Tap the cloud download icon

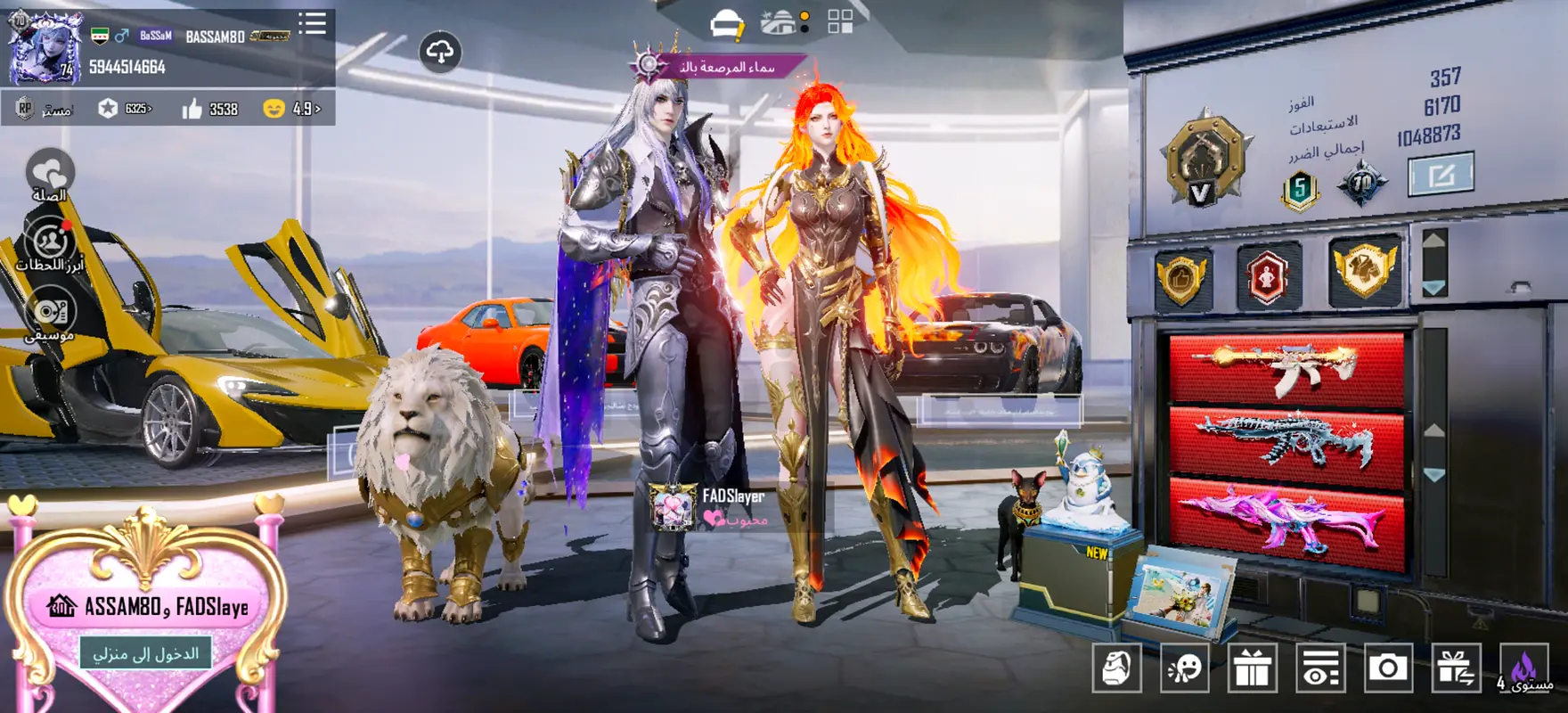tap(440, 53)
